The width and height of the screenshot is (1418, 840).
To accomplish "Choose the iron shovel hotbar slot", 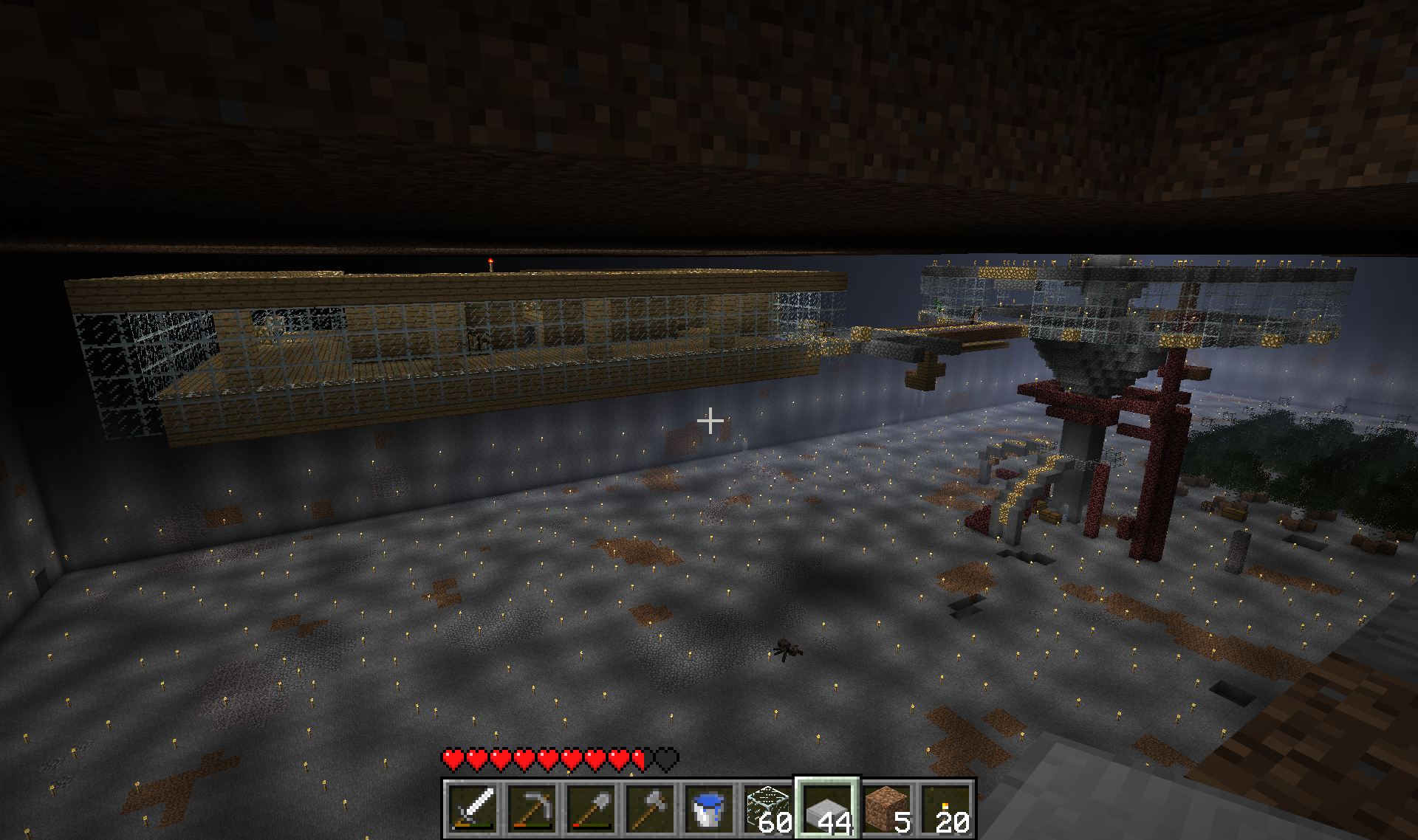I will tap(591, 808).
